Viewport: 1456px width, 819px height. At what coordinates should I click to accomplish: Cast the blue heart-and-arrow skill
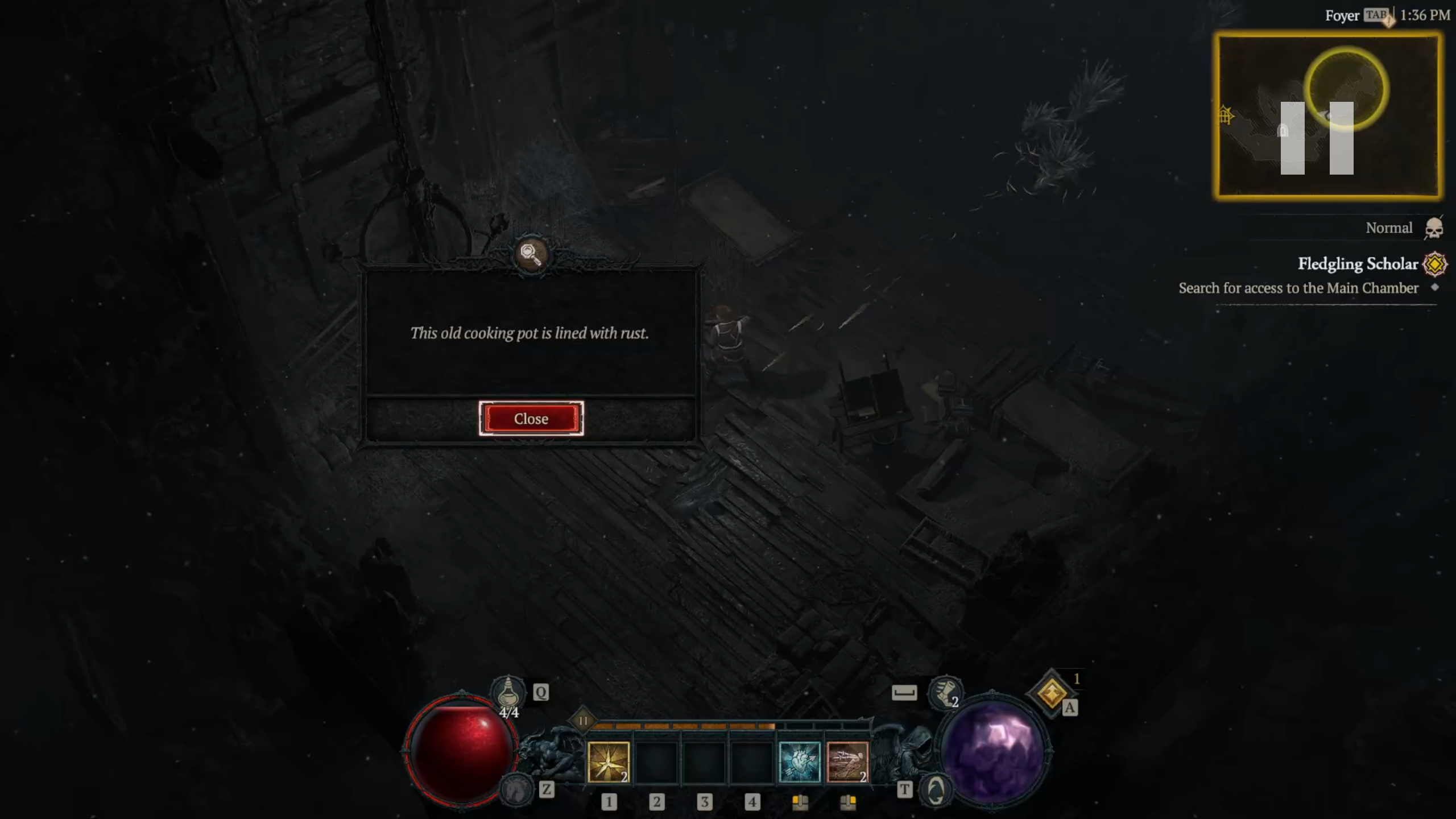click(799, 762)
